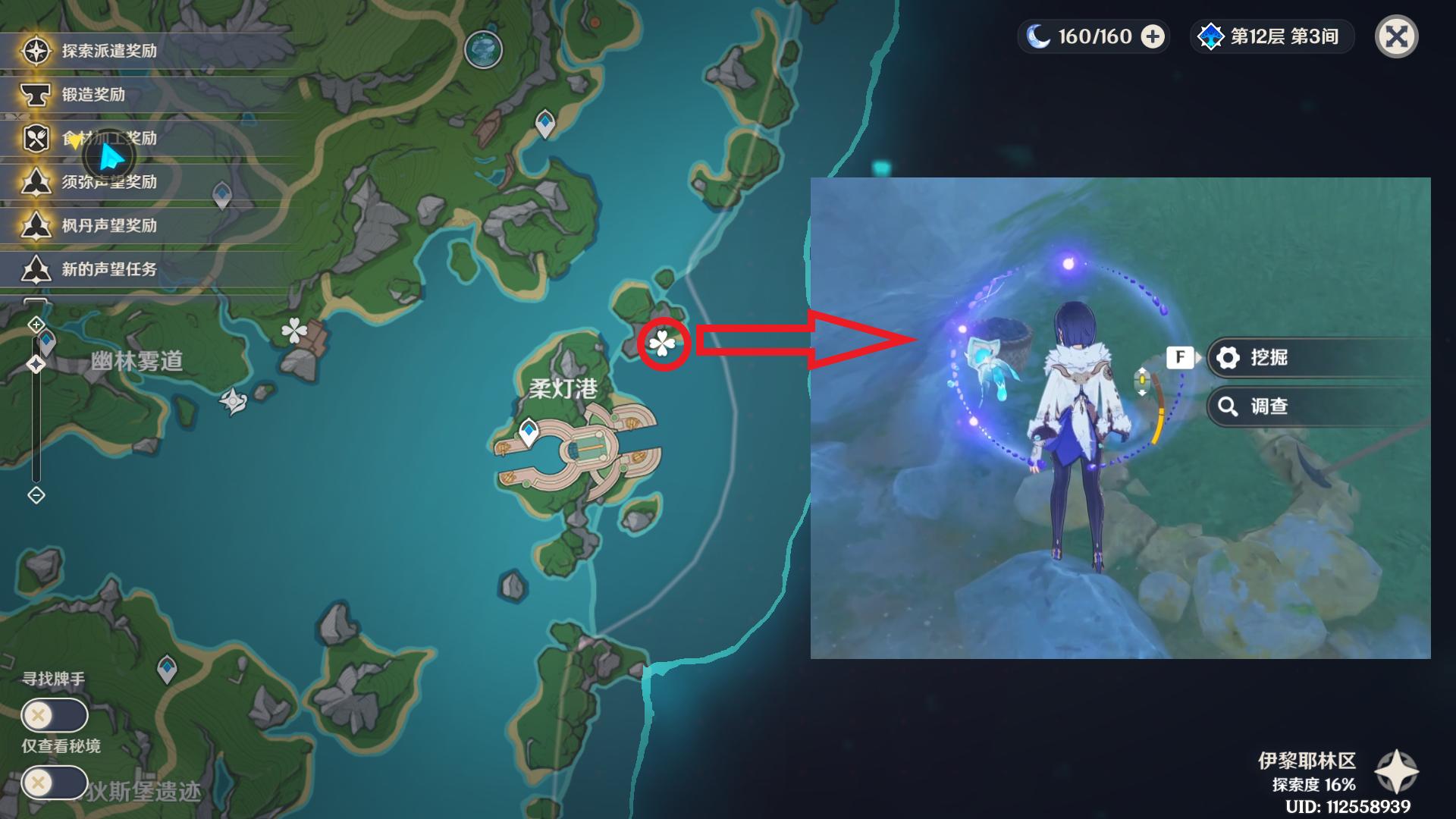Select the 锻造奖励 reminder entry
The width and height of the screenshot is (1456, 819).
pyautogui.click(x=93, y=95)
